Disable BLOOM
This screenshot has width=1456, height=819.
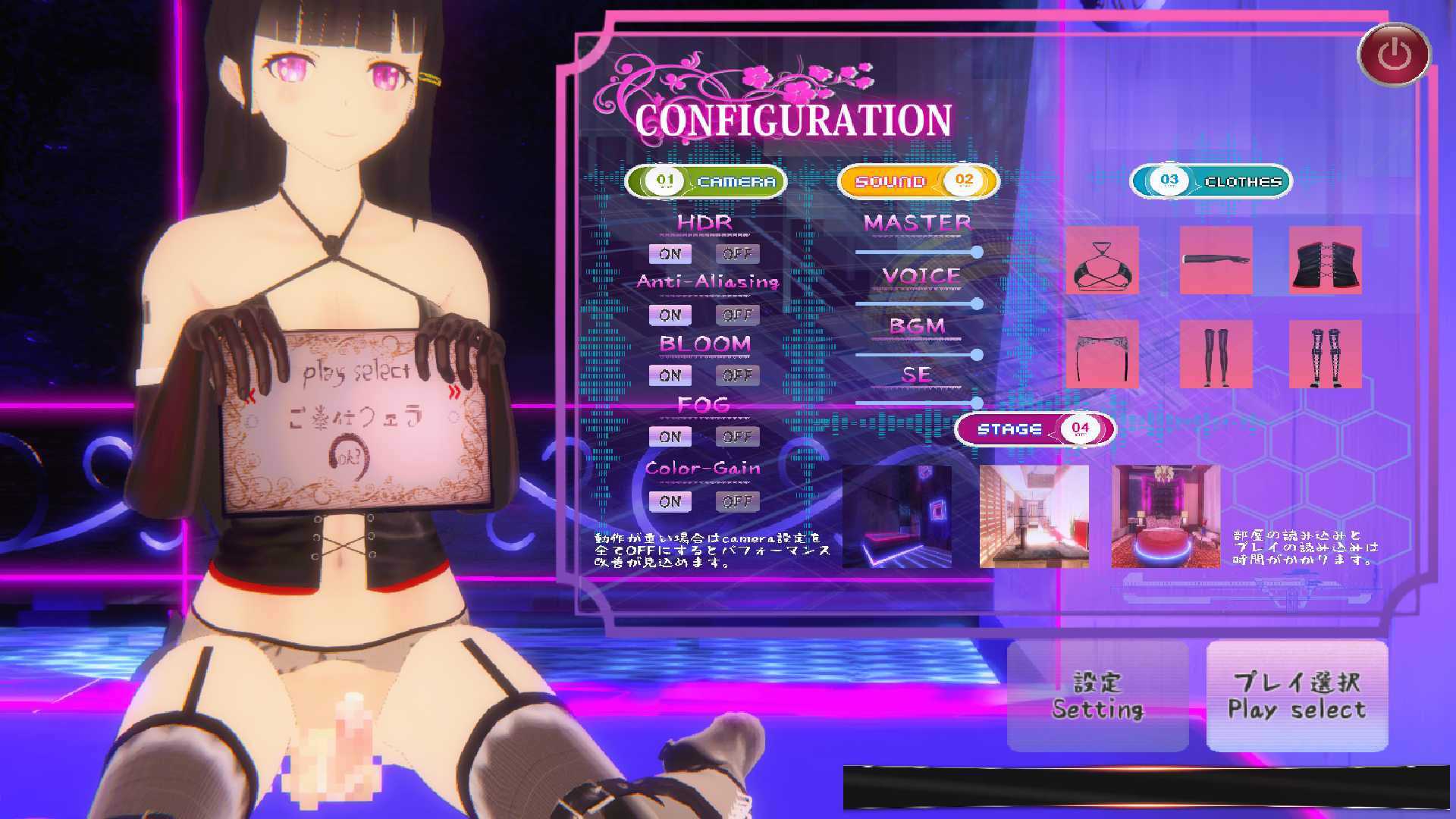coord(736,375)
